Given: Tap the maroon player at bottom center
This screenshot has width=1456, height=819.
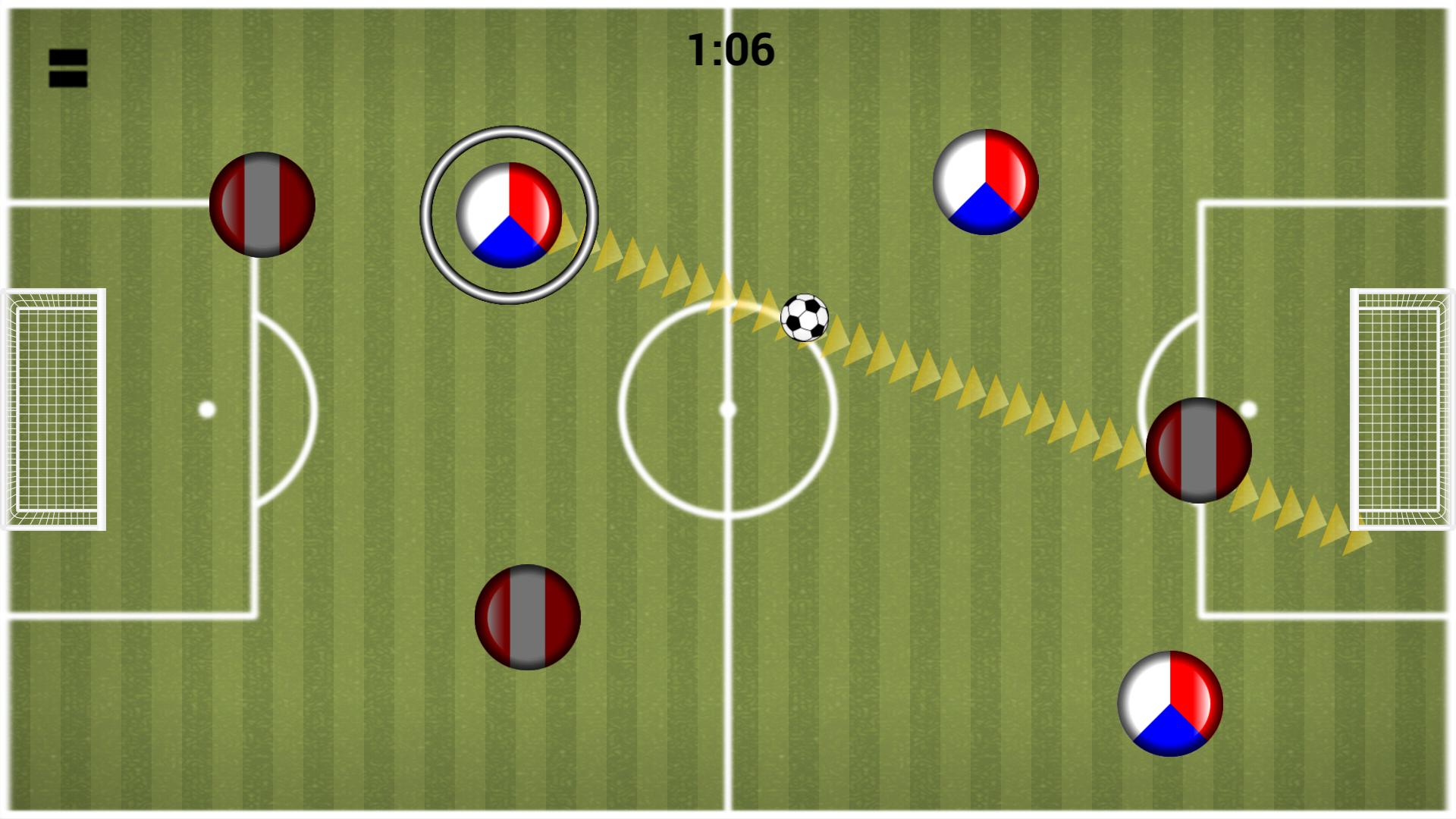Looking at the screenshot, I should (x=528, y=618).
